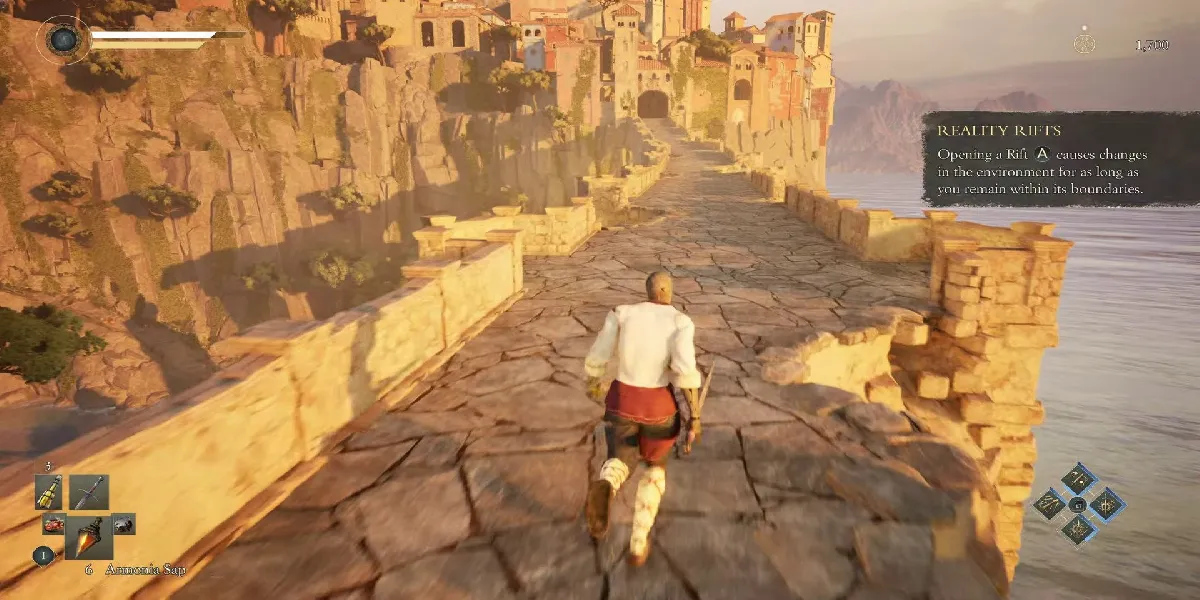
Task: Activate the bottom diamond ability icon
Action: 1078,530
